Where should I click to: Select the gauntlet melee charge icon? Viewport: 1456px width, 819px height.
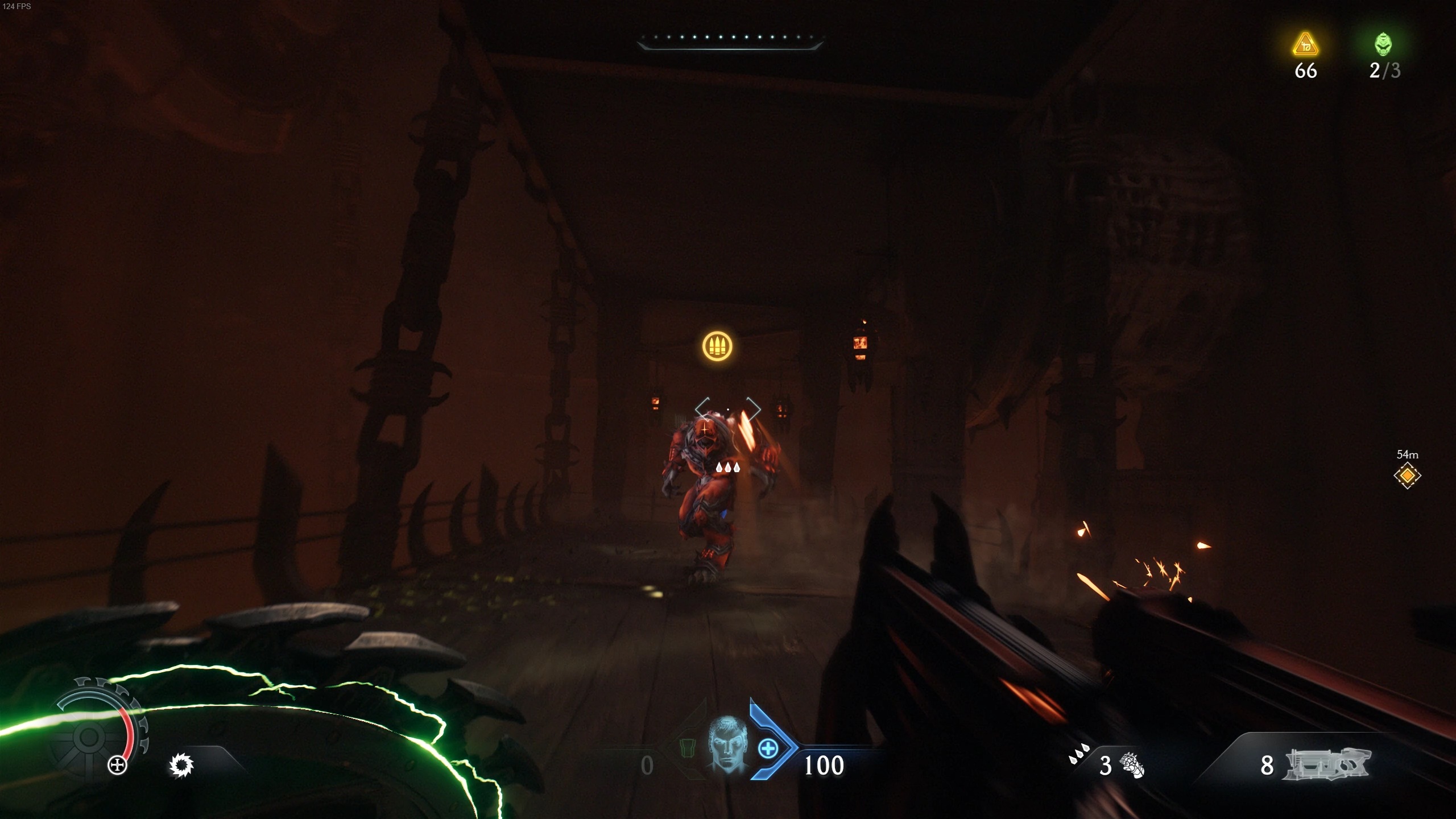click(1132, 766)
